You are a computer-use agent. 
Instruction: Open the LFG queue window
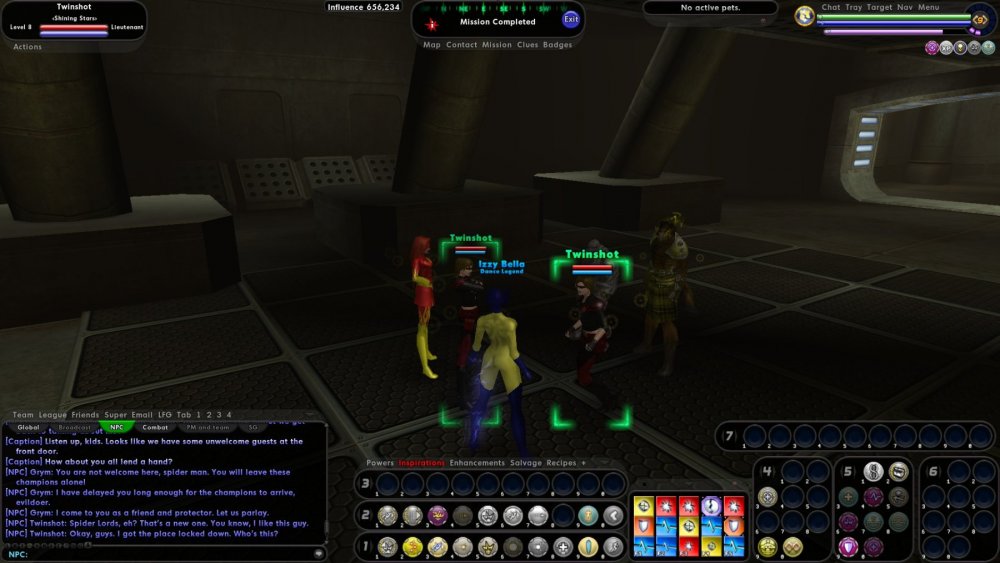pos(165,415)
